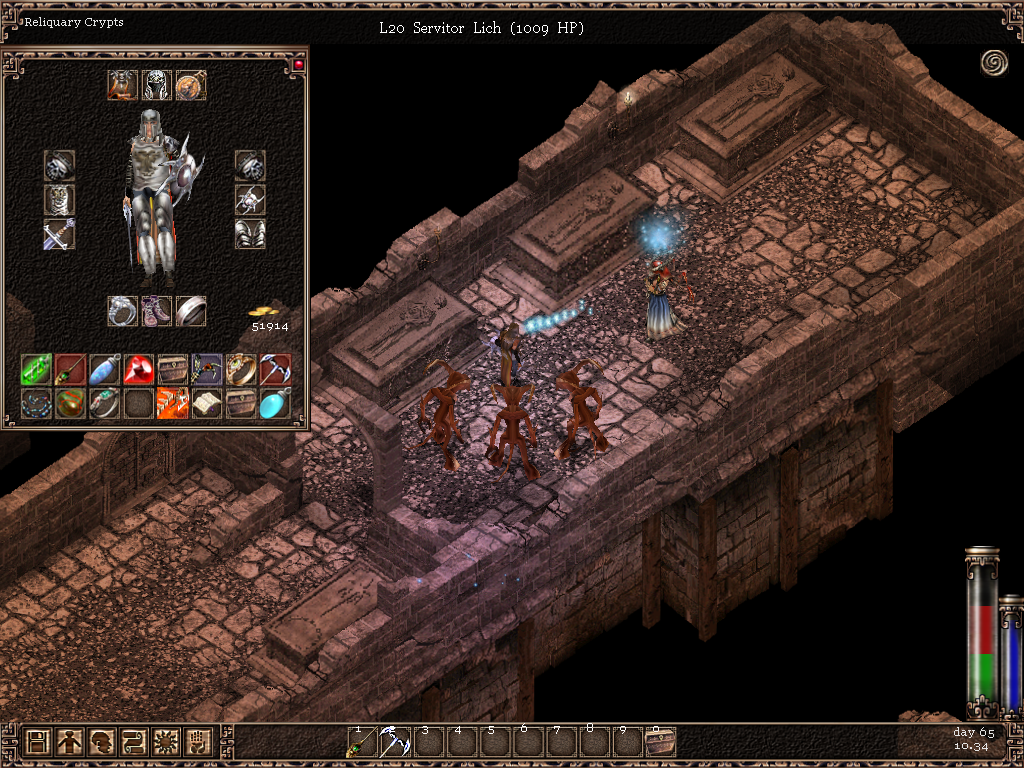
Task: Click the sun symbol toolbar button
Action: pos(166,742)
